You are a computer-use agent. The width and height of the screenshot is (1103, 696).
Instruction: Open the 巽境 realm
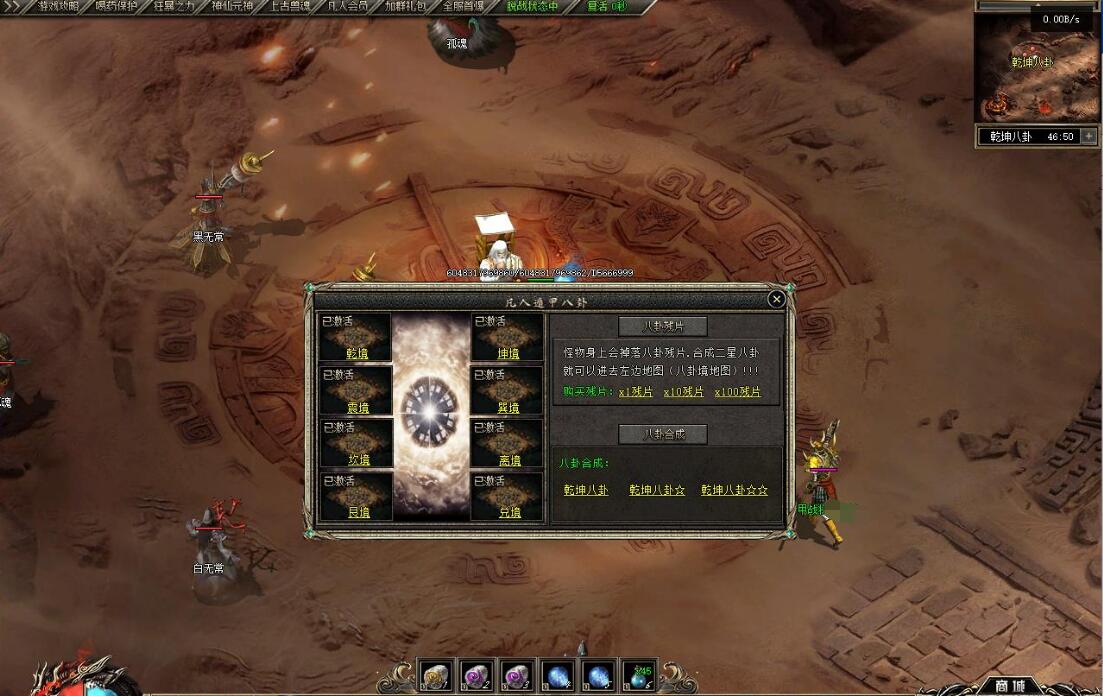pos(509,407)
